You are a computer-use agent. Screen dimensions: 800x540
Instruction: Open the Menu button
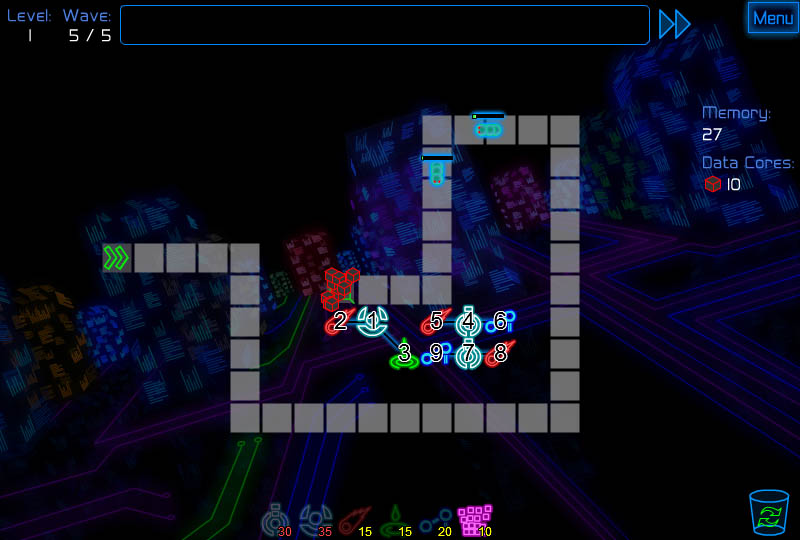(772, 18)
